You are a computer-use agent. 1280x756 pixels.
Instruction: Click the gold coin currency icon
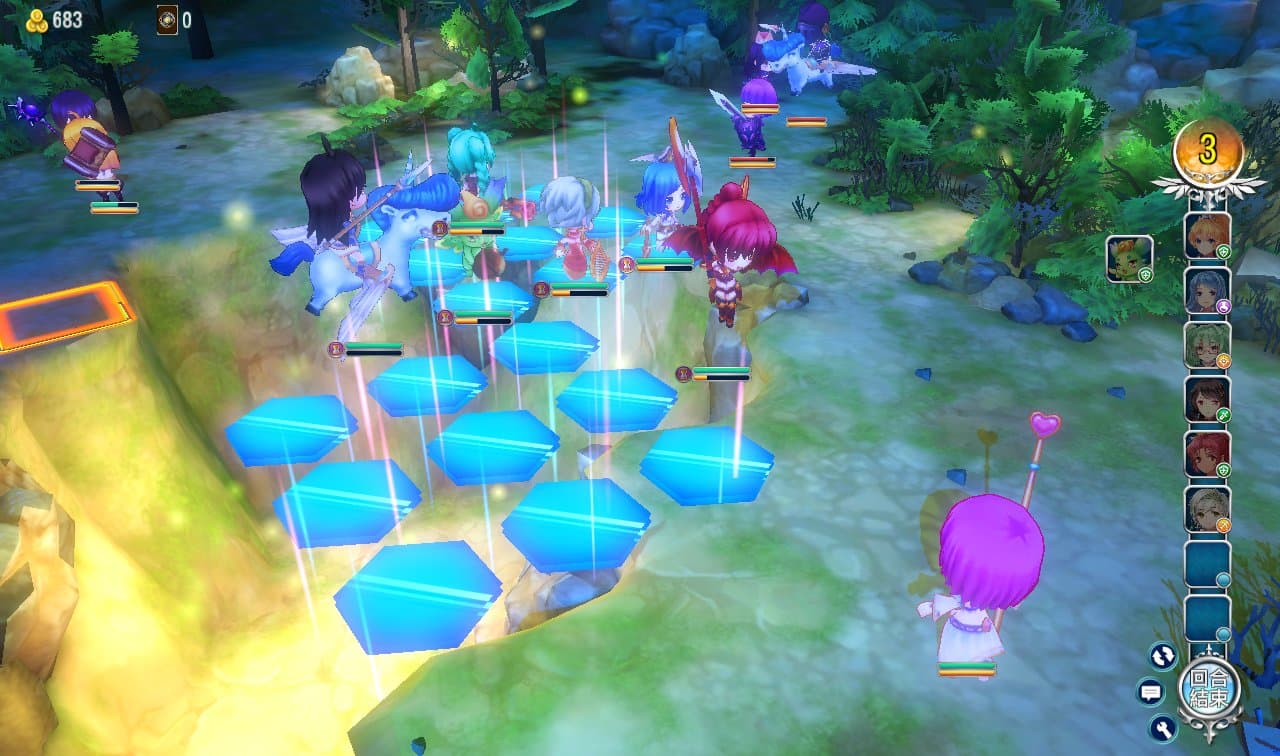(38, 20)
